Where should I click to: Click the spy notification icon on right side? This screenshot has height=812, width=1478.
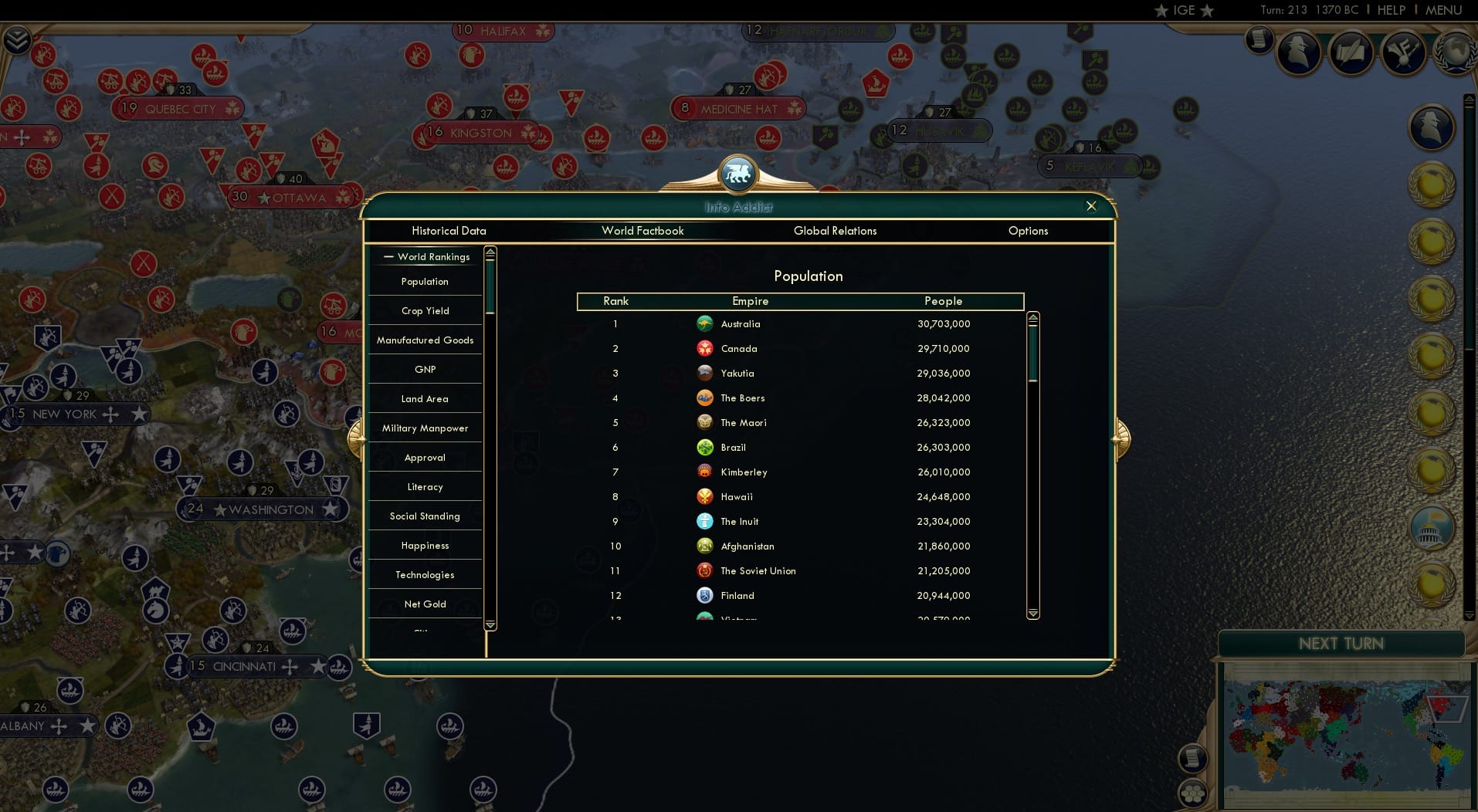(x=1433, y=127)
